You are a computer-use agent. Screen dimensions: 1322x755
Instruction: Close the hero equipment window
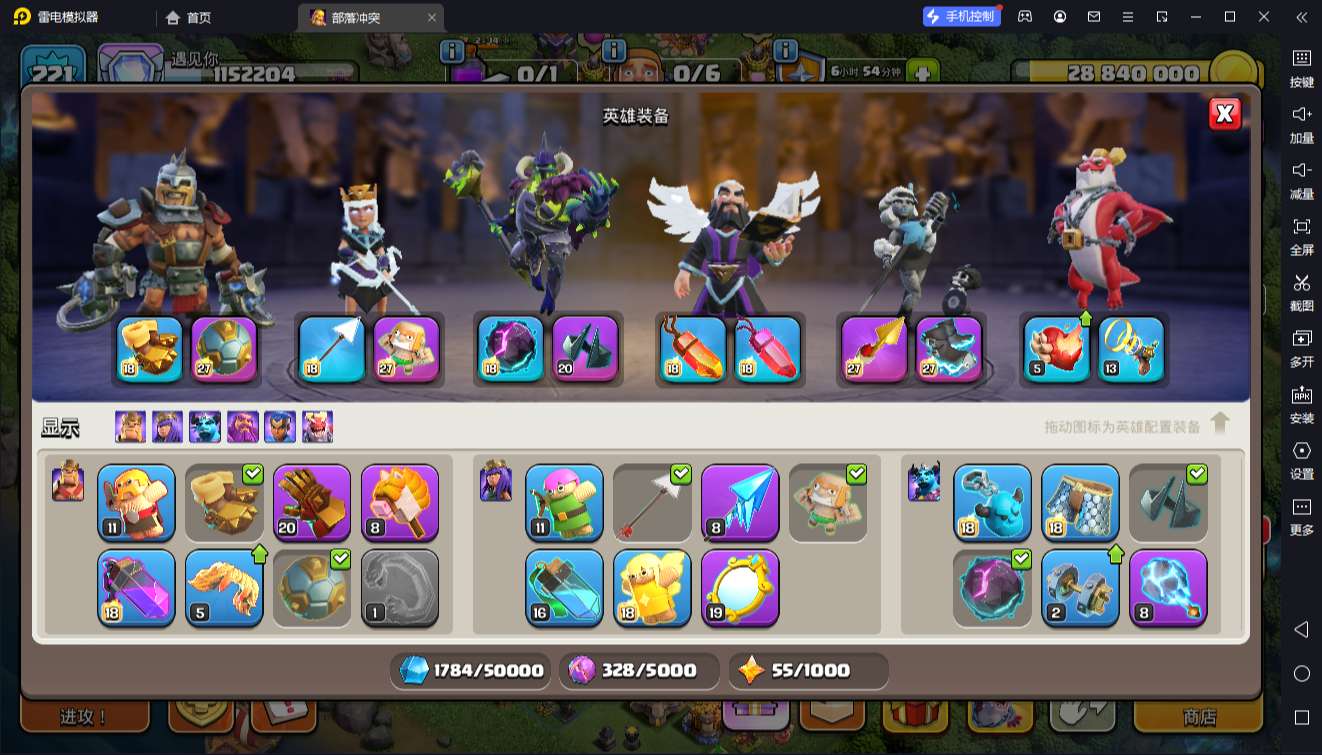click(x=1224, y=114)
